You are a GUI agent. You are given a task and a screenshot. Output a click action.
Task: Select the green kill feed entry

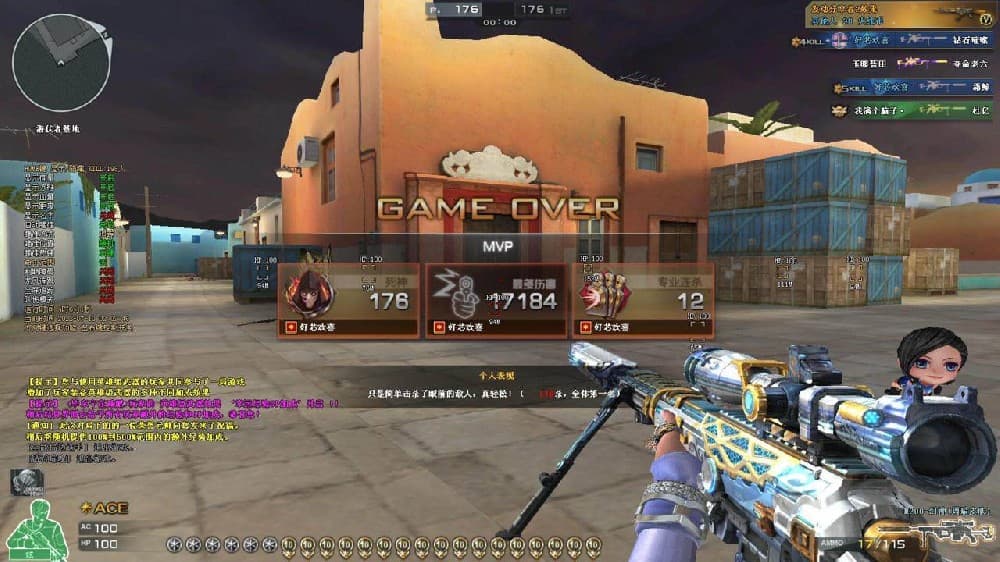[x=910, y=111]
